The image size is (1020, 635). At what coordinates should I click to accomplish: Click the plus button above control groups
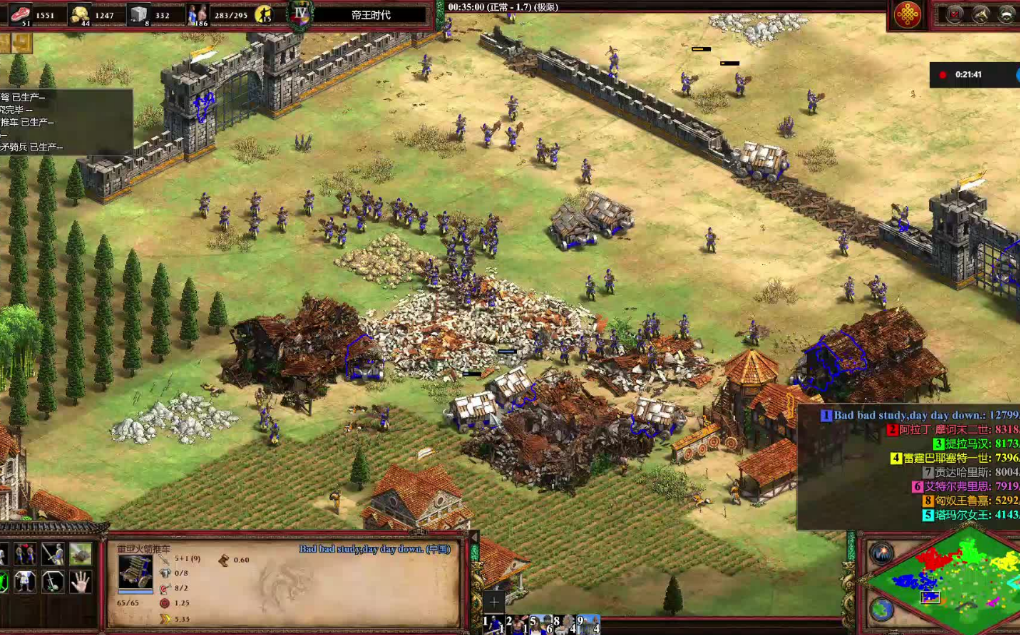coord(494,601)
